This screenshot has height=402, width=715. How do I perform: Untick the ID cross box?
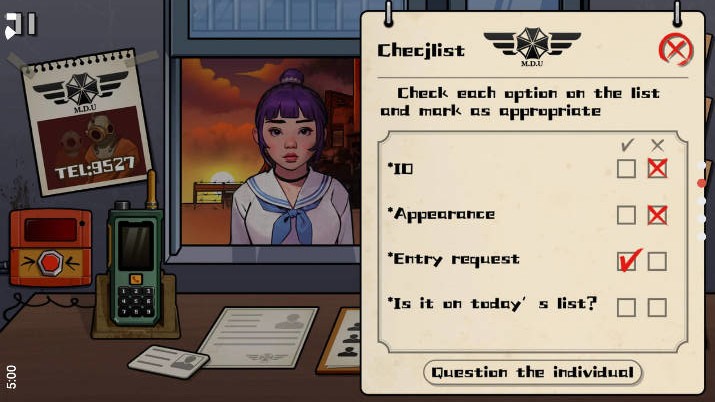657,169
